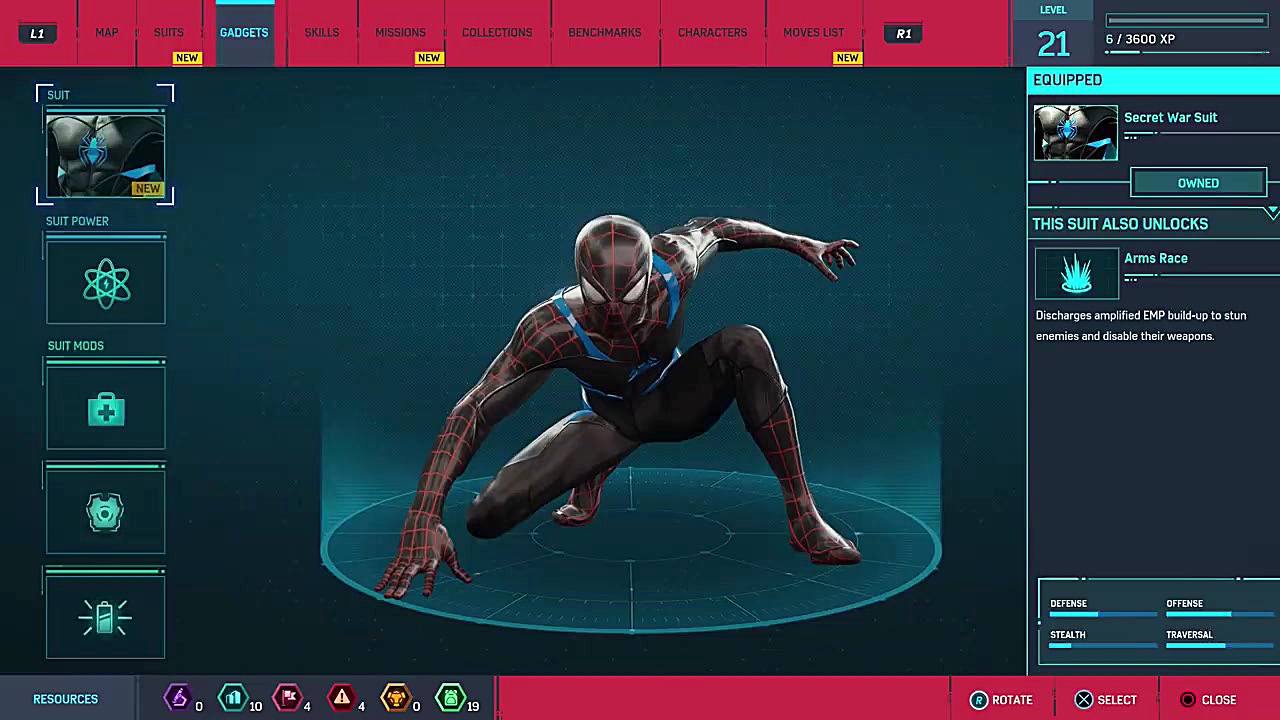Pick the armor vest suit mod slot

pos(106,513)
